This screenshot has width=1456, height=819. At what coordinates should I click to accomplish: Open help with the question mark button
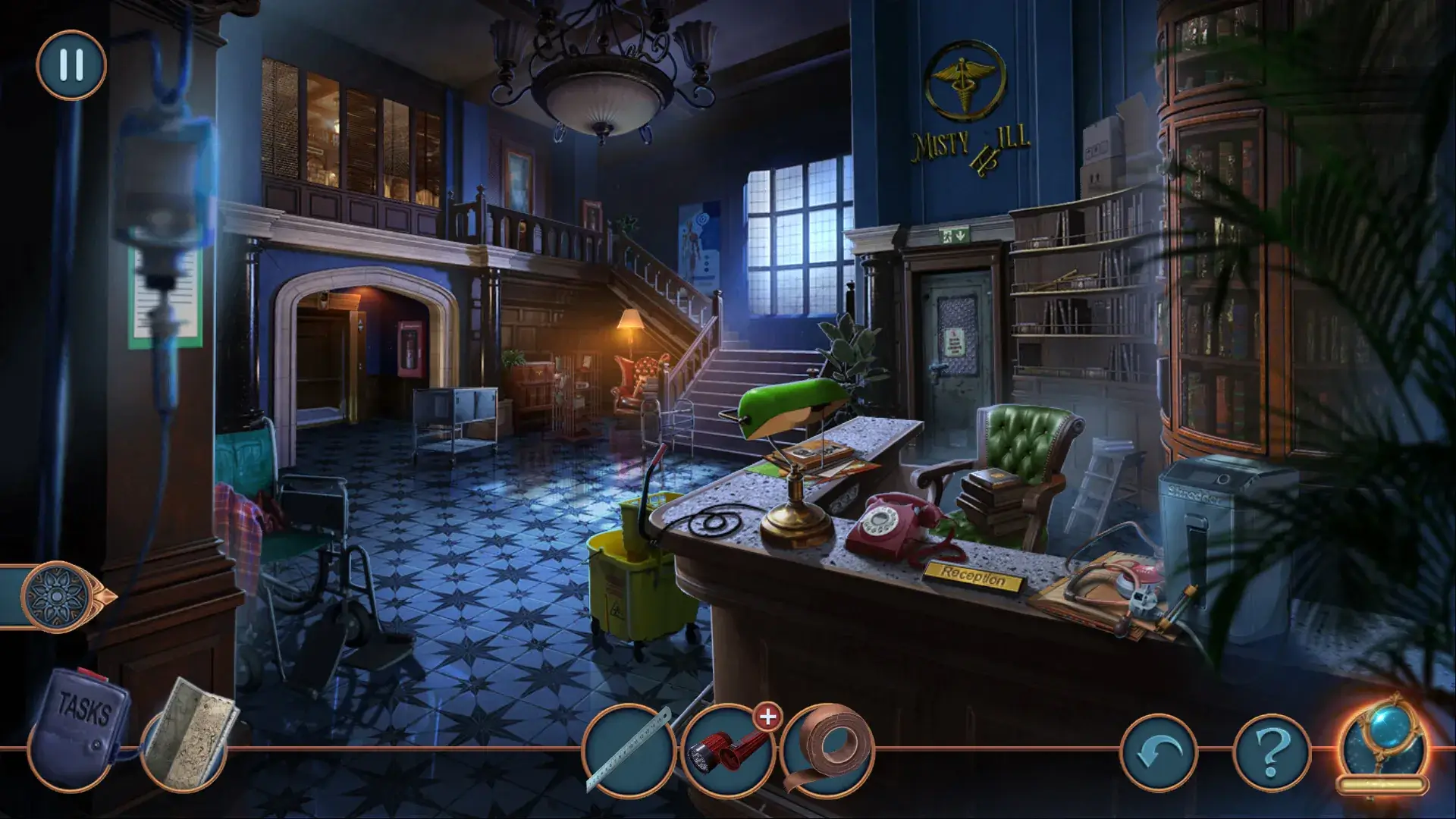[1272, 752]
